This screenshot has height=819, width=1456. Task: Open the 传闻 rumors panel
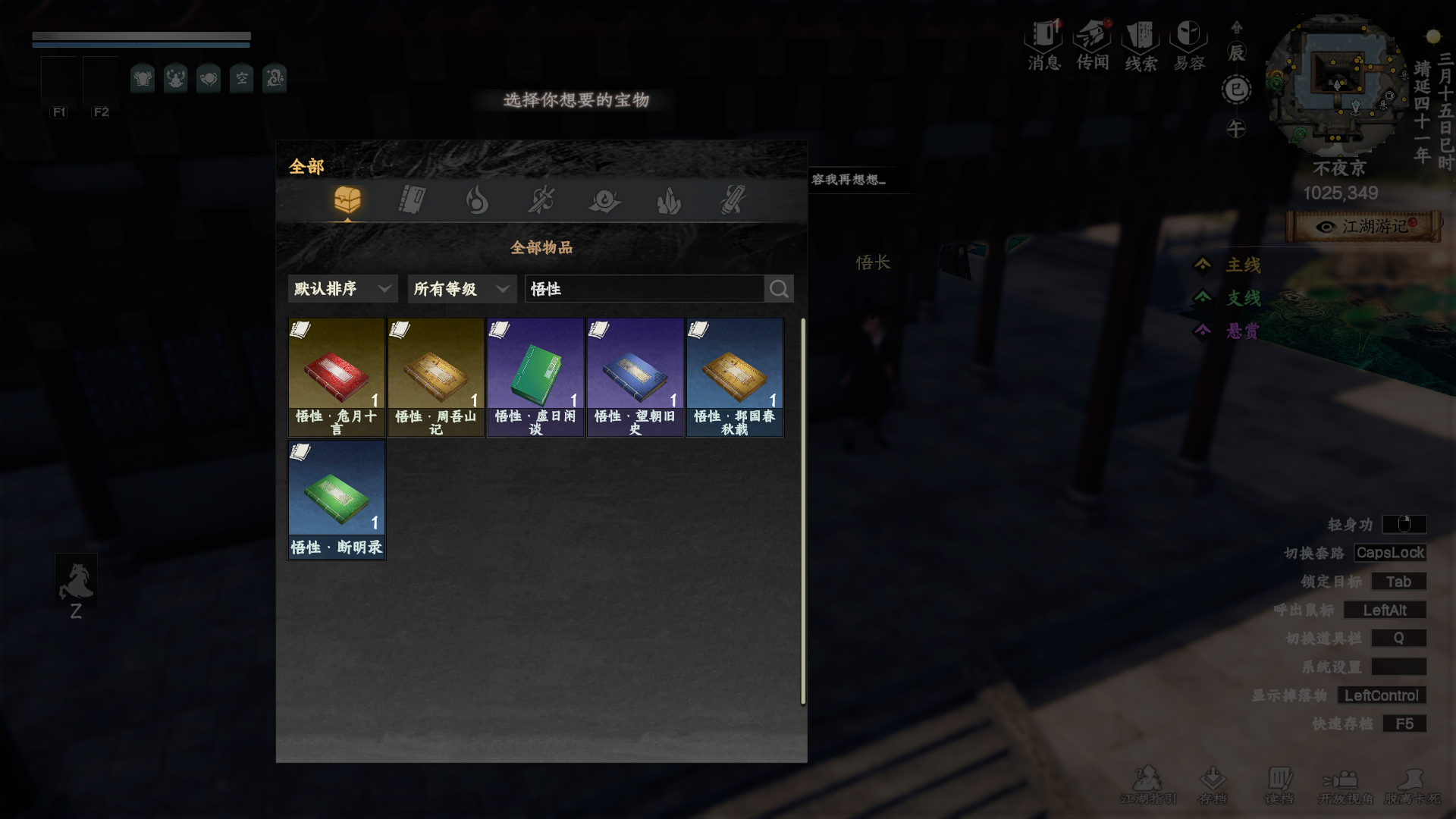[1093, 45]
